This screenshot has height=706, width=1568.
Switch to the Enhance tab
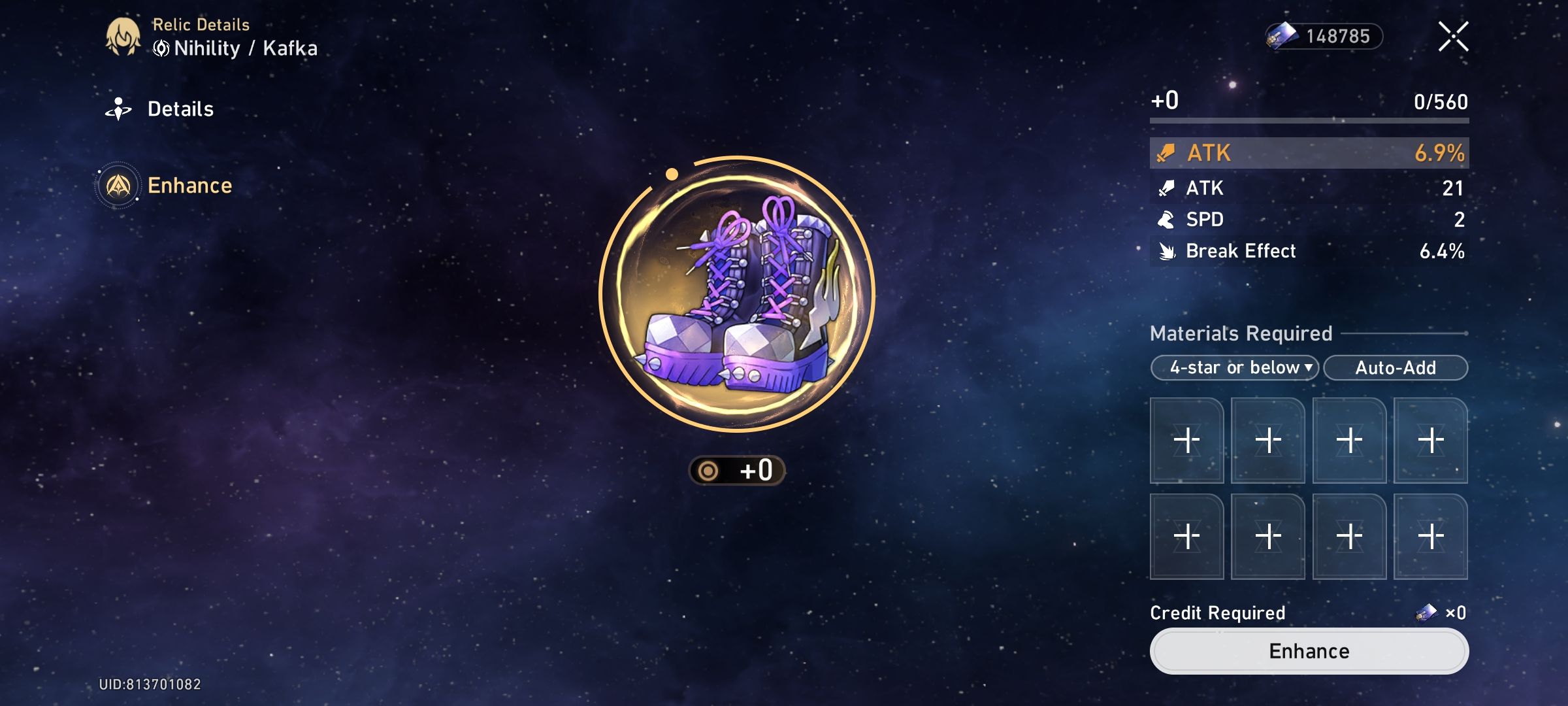click(190, 186)
